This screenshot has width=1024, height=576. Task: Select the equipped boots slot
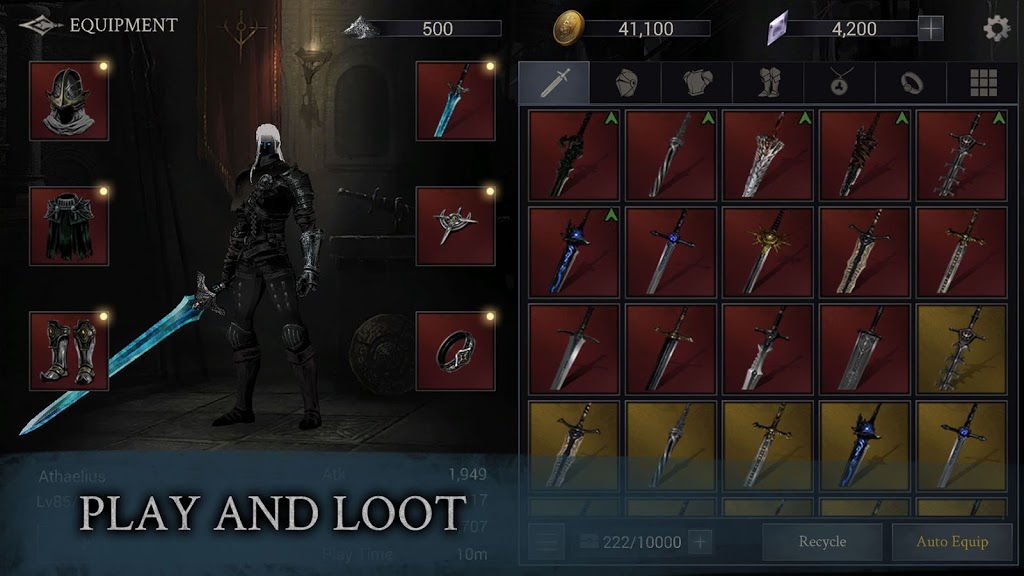coord(69,350)
